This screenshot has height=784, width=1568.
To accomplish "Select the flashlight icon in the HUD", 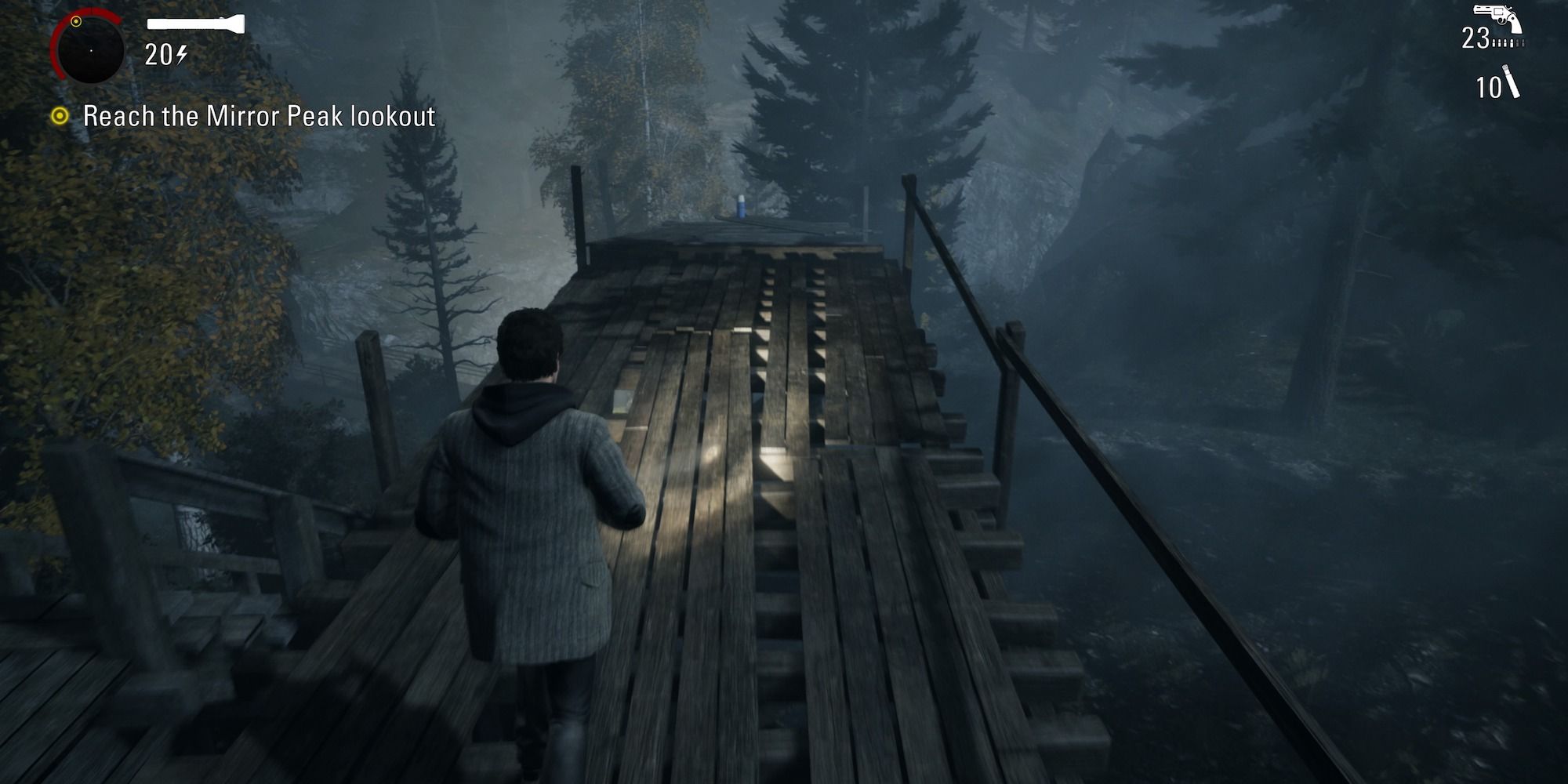I will click(x=196, y=22).
